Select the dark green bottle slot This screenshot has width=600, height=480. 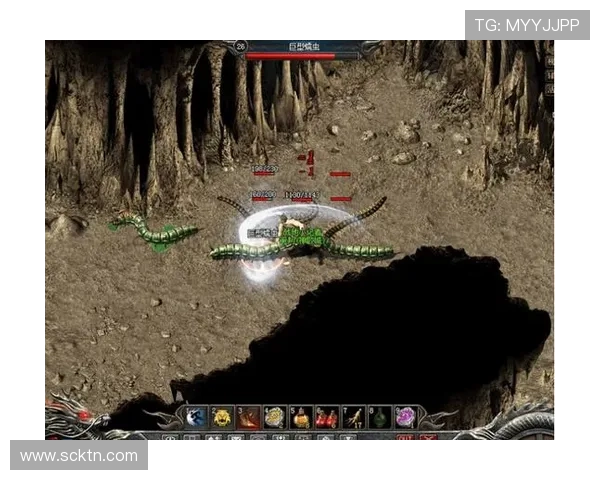(379, 417)
